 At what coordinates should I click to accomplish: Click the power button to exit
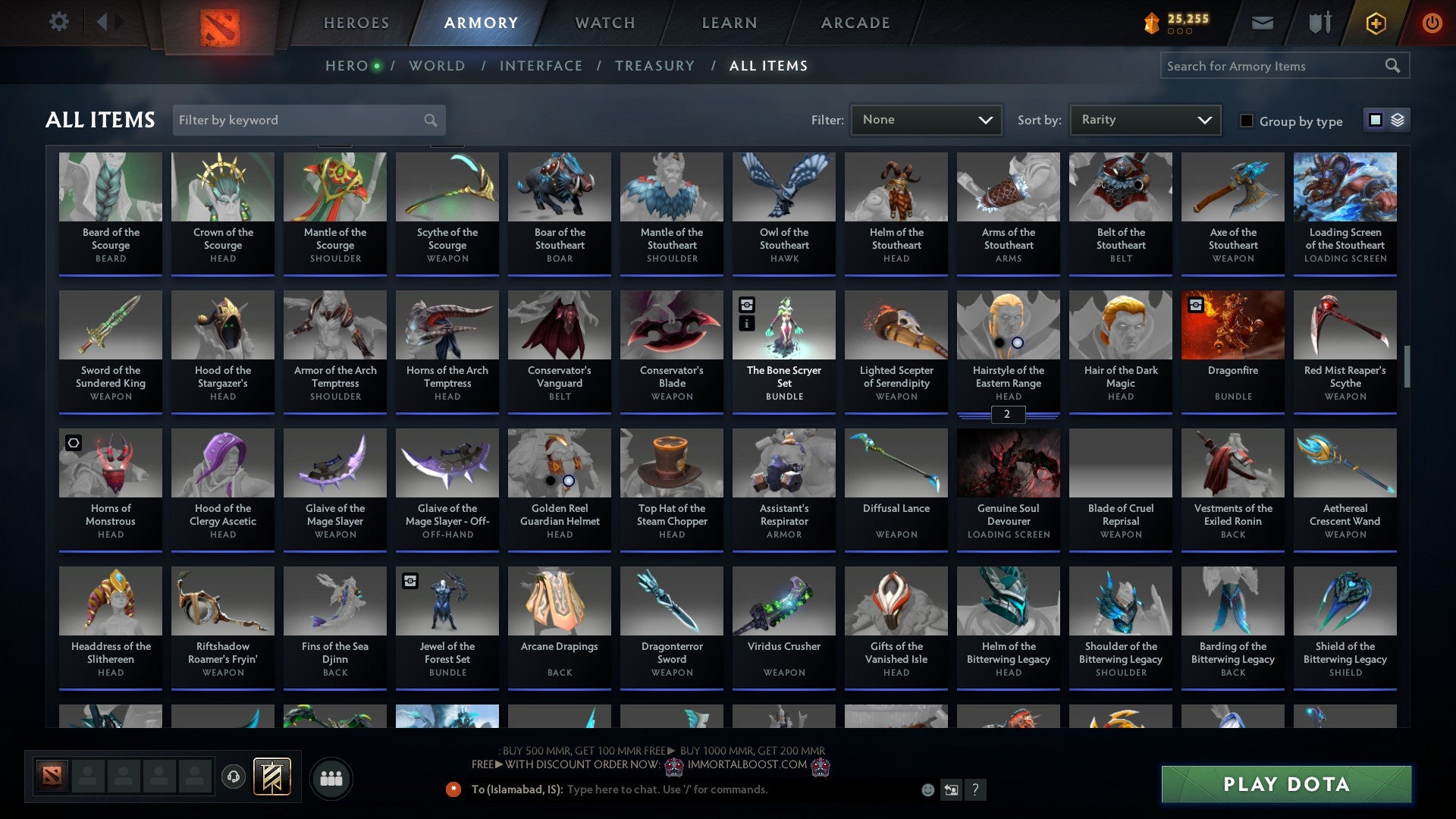pyautogui.click(x=1433, y=23)
